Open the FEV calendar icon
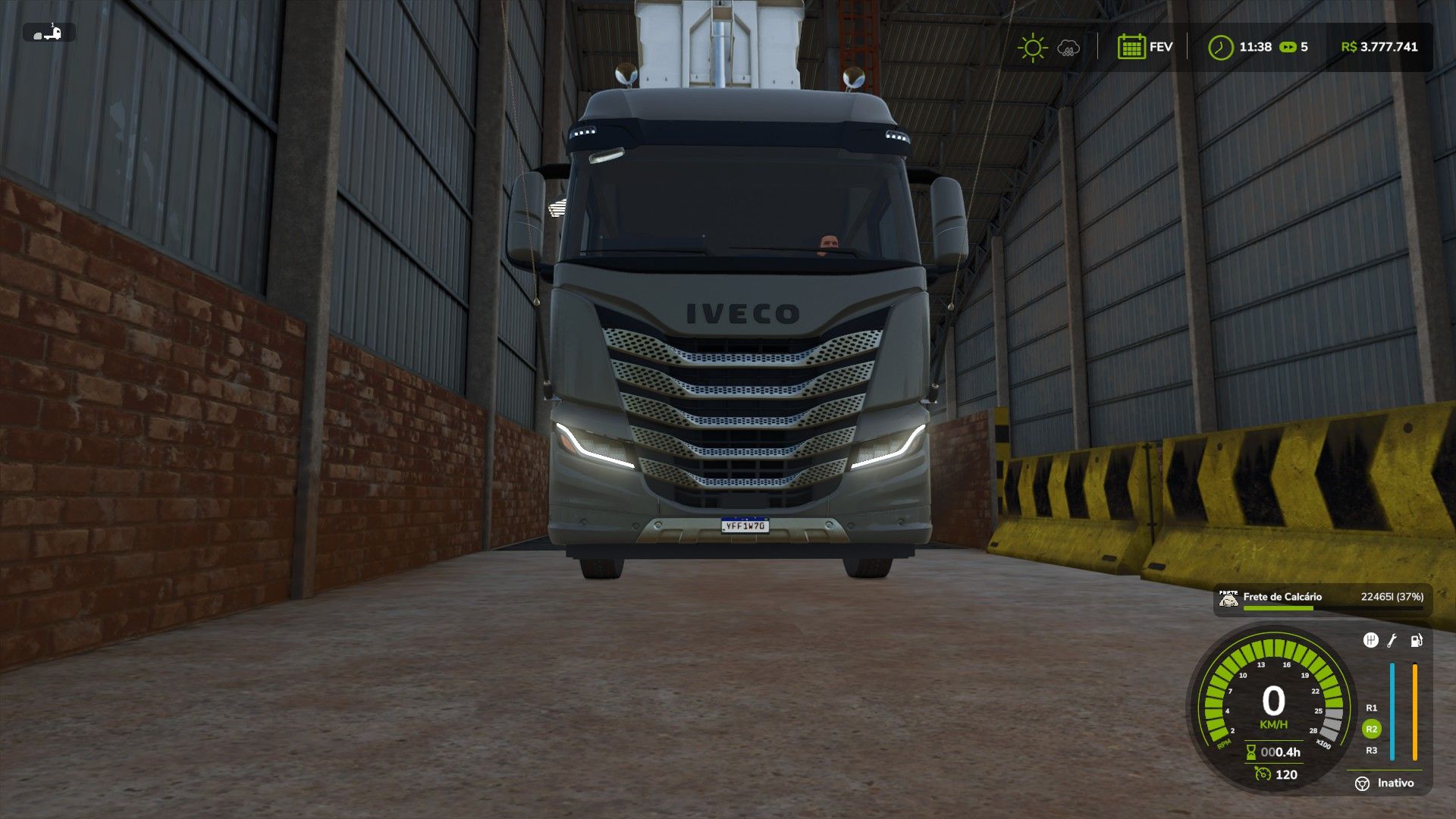 click(1132, 46)
